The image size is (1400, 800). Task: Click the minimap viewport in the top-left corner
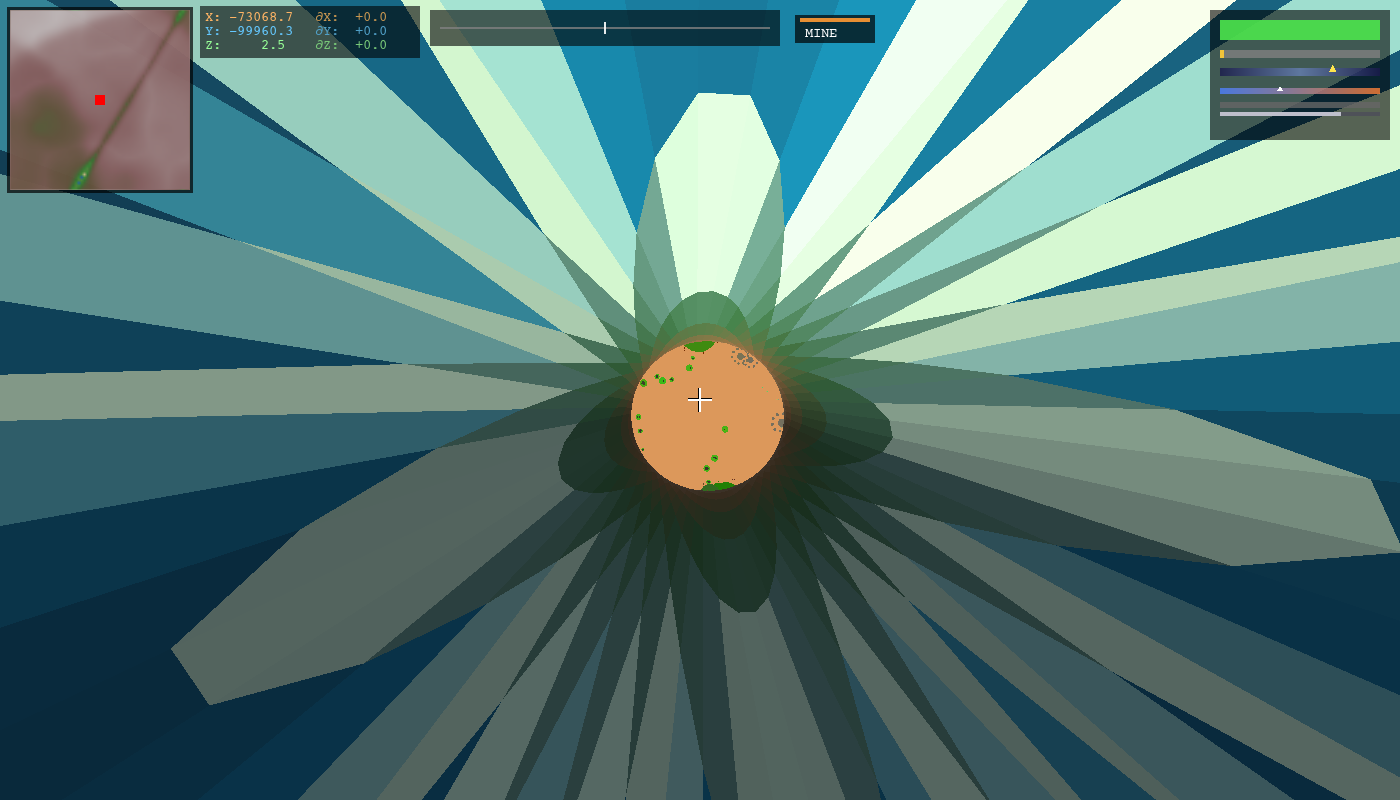click(x=99, y=100)
